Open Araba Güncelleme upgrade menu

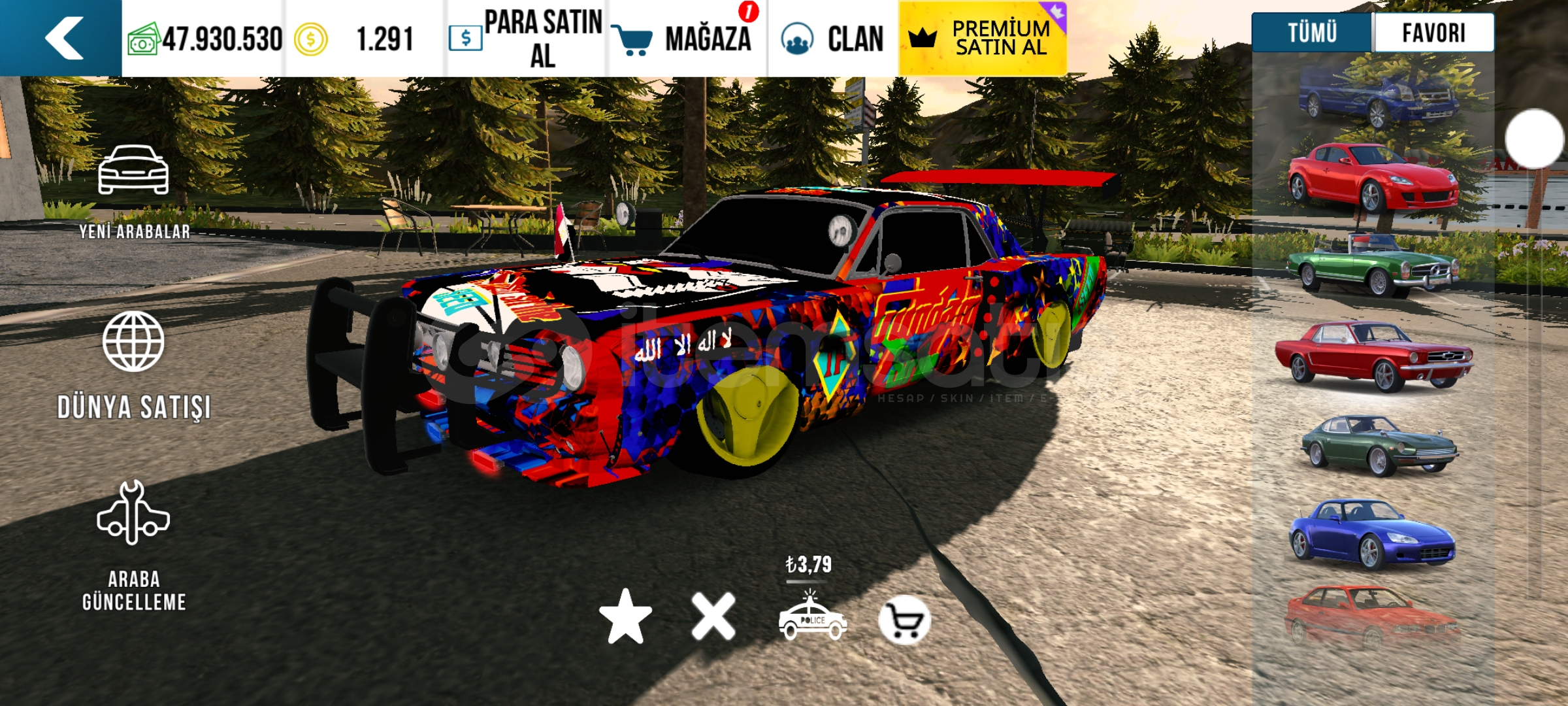134,546
